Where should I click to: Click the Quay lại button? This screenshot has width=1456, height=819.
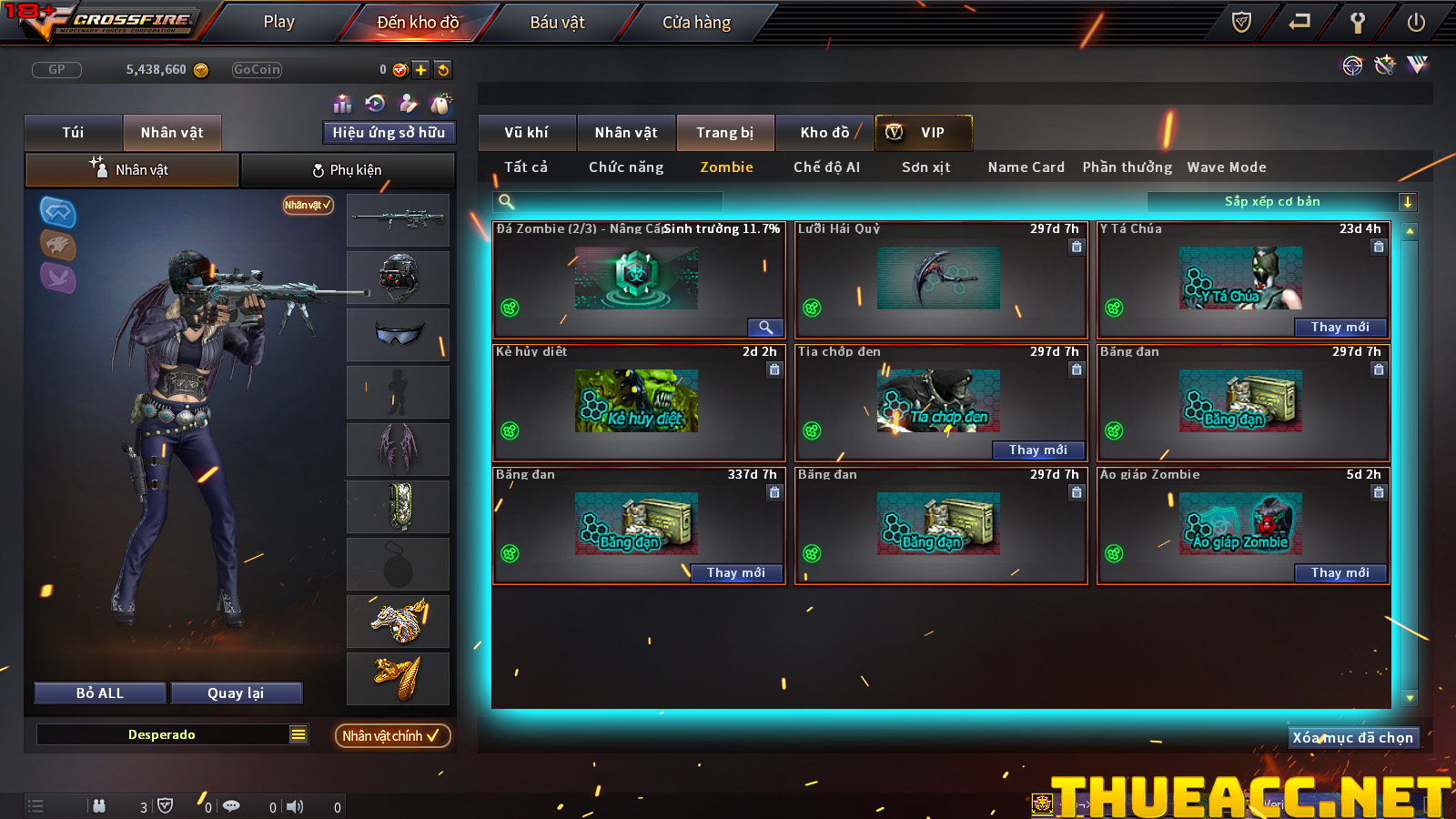click(236, 693)
